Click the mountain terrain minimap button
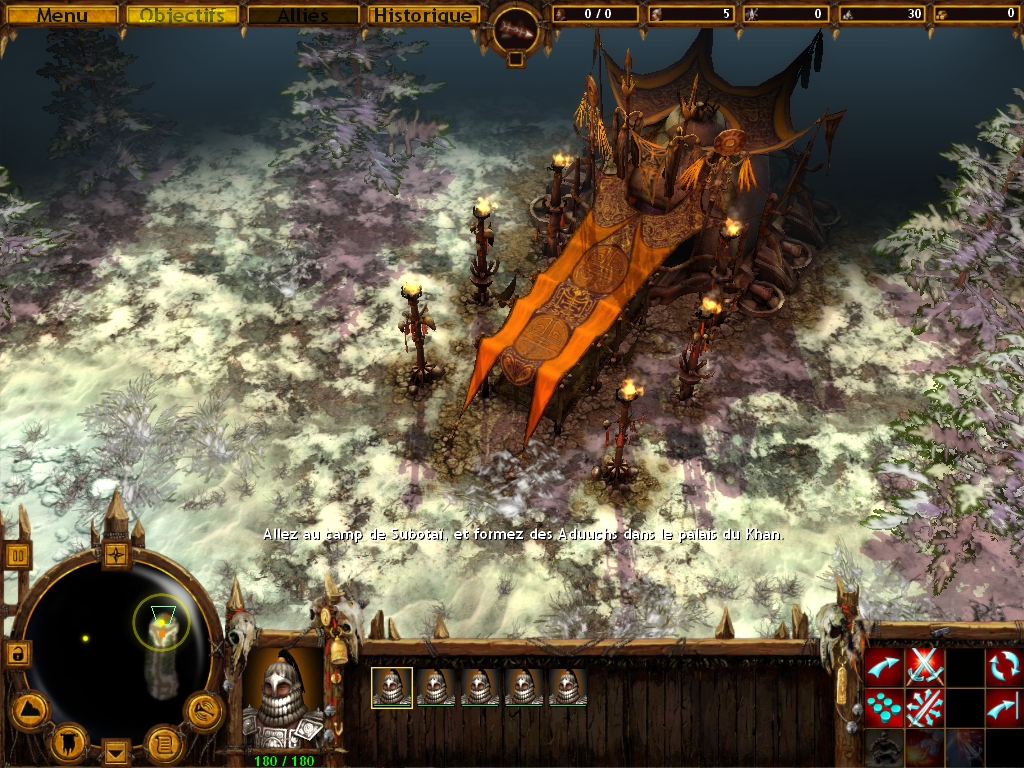Image resolution: width=1024 pixels, height=768 pixels. 30,710
